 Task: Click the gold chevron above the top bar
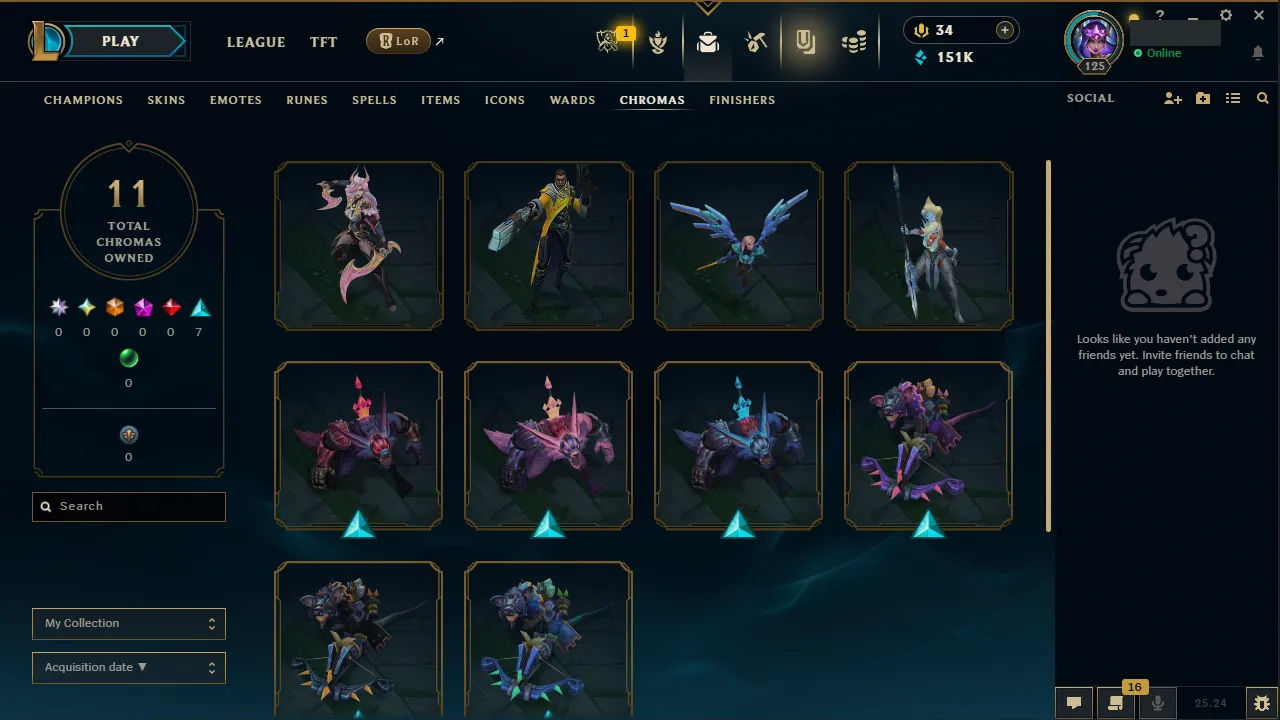708,6
